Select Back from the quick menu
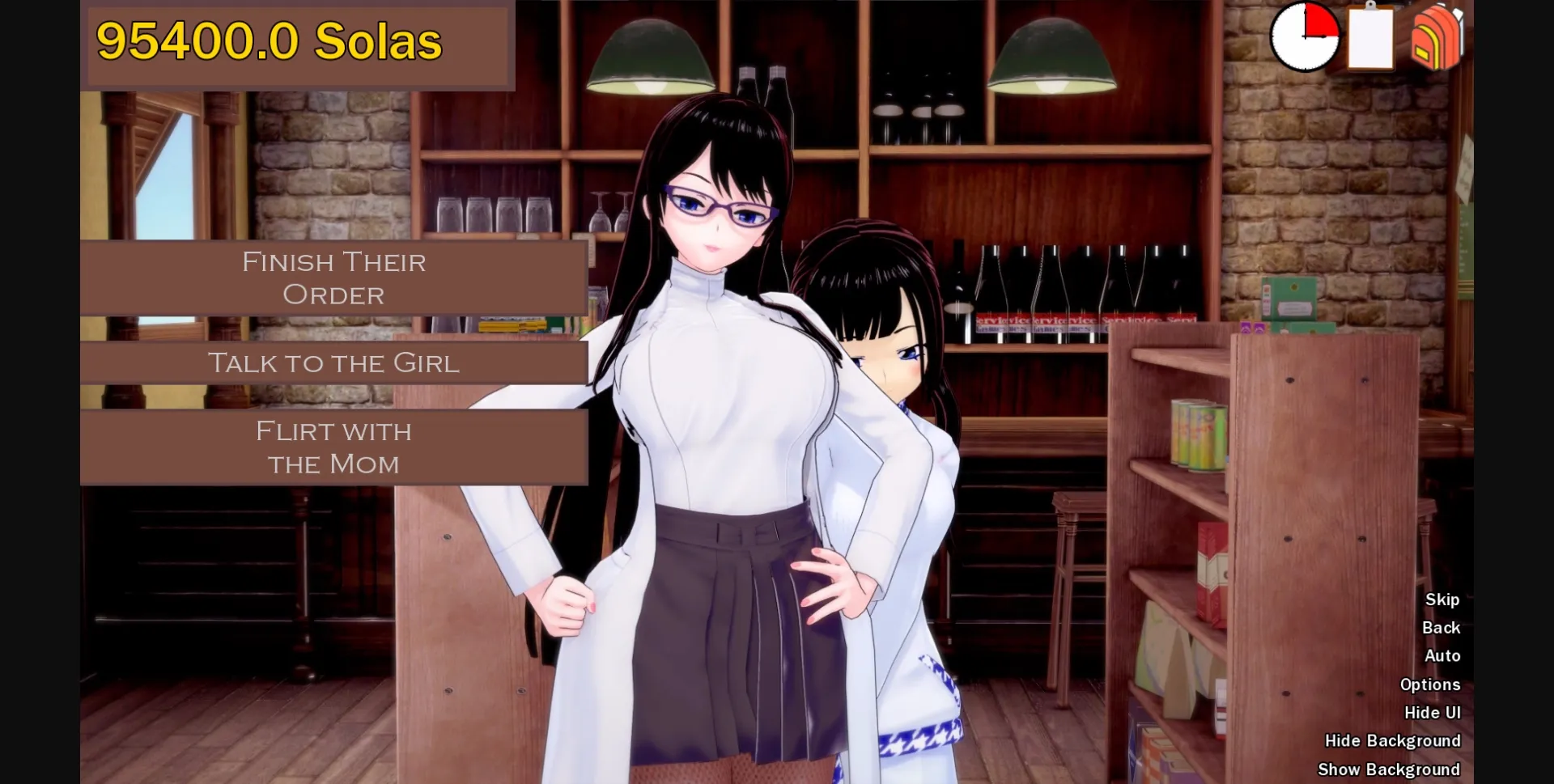 coord(1440,627)
